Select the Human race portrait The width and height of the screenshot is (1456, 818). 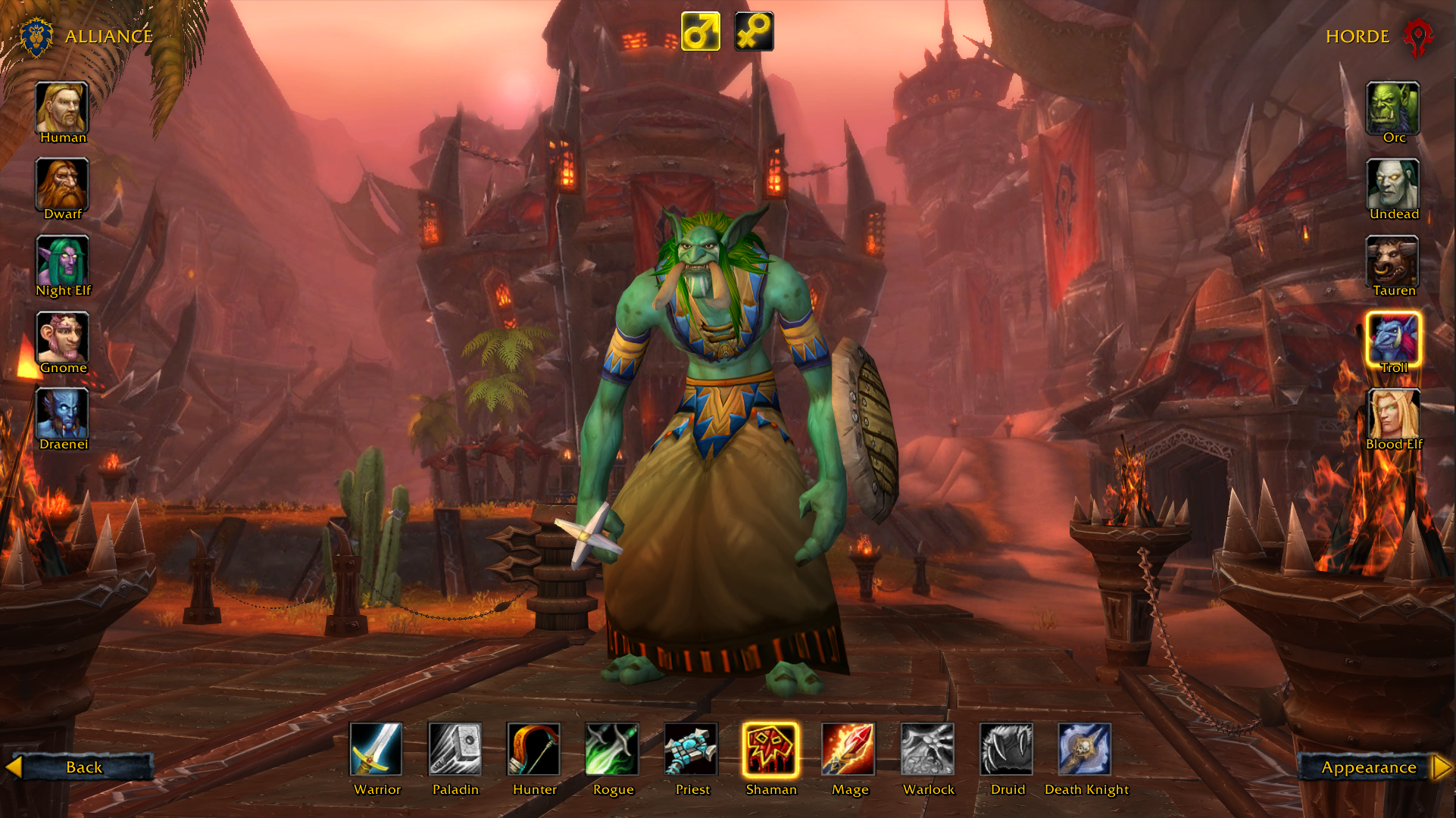[x=62, y=108]
